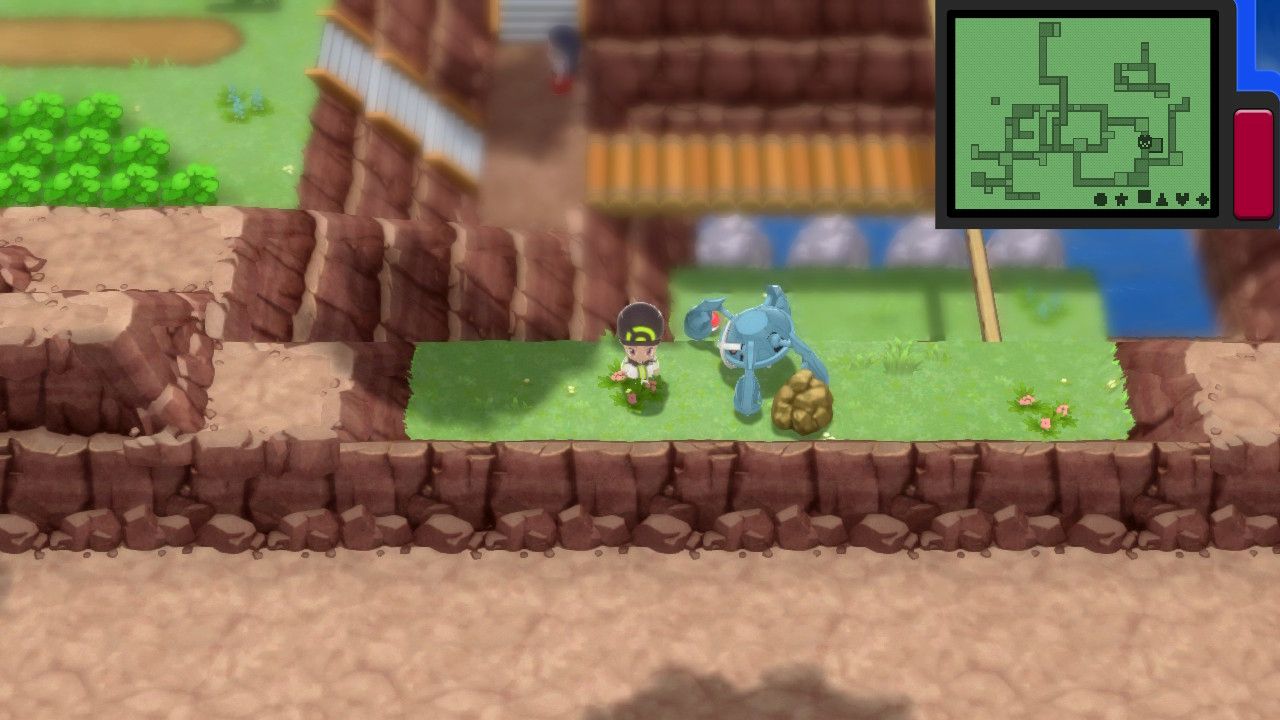The width and height of the screenshot is (1280, 720).
Task: Select the Poké Ball marker on the Marking Map
Action: point(1100,199)
